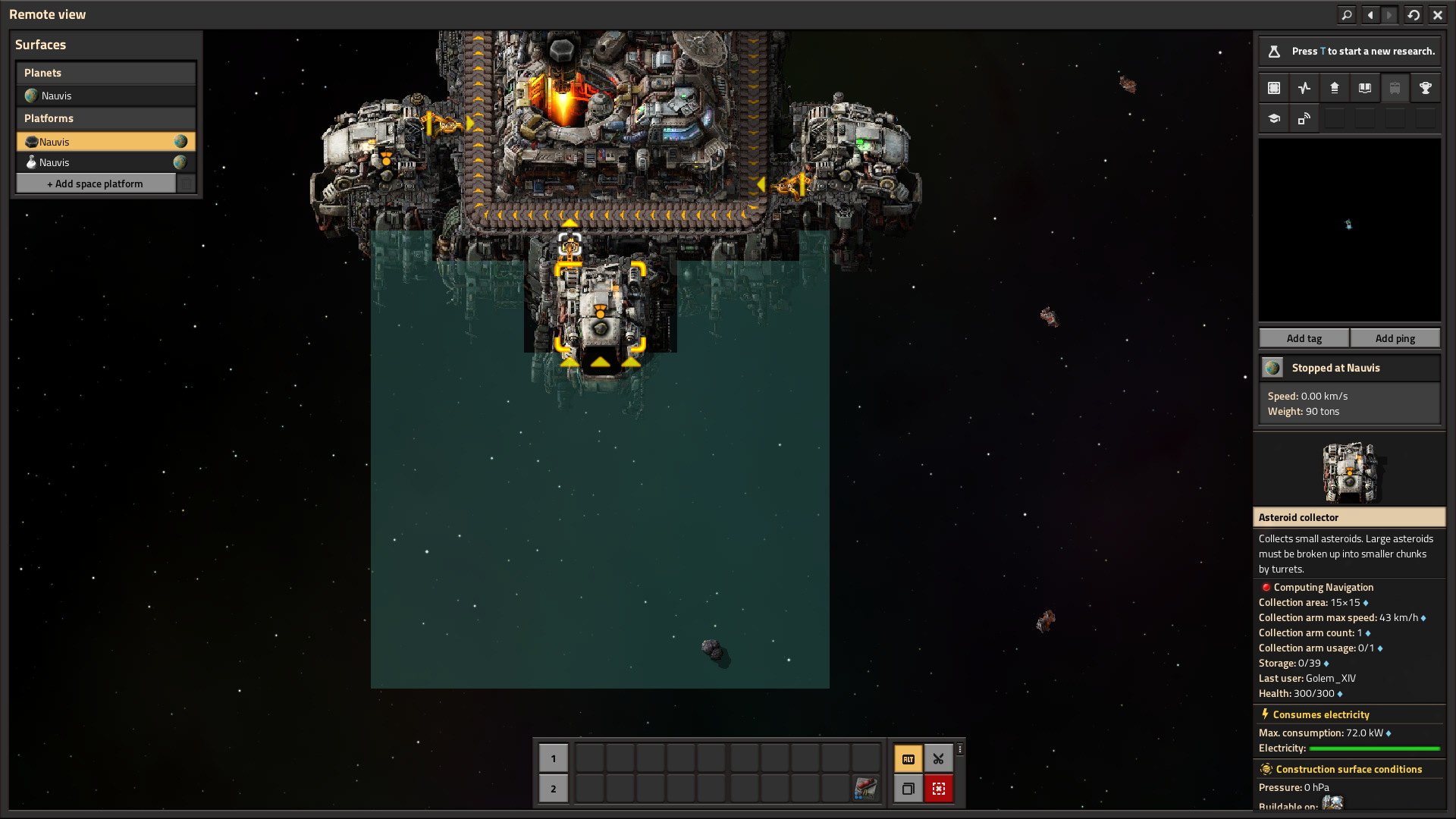Open the research flask panel
The width and height of the screenshot is (1456, 819).
1274,52
